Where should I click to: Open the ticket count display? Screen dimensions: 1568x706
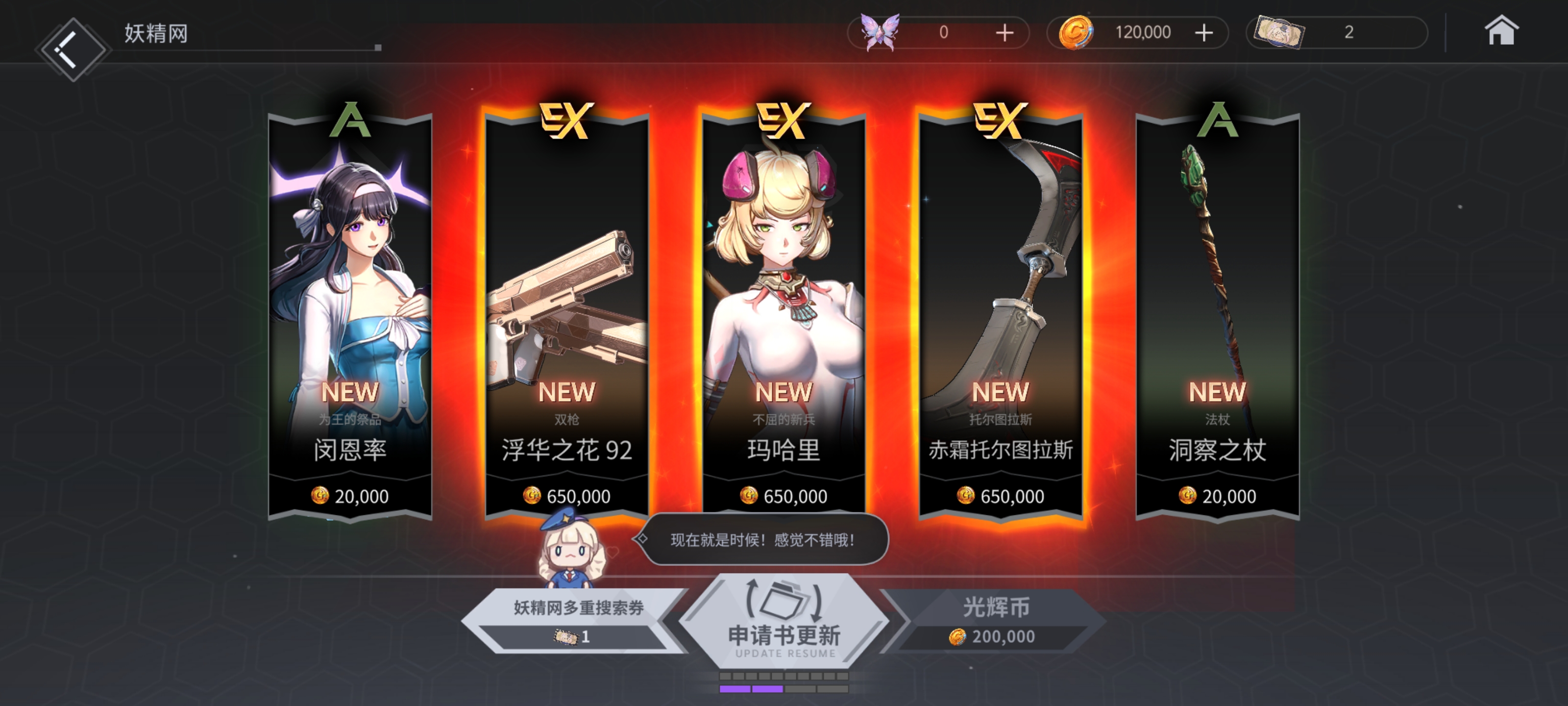pyautogui.click(x=1336, y=32)
